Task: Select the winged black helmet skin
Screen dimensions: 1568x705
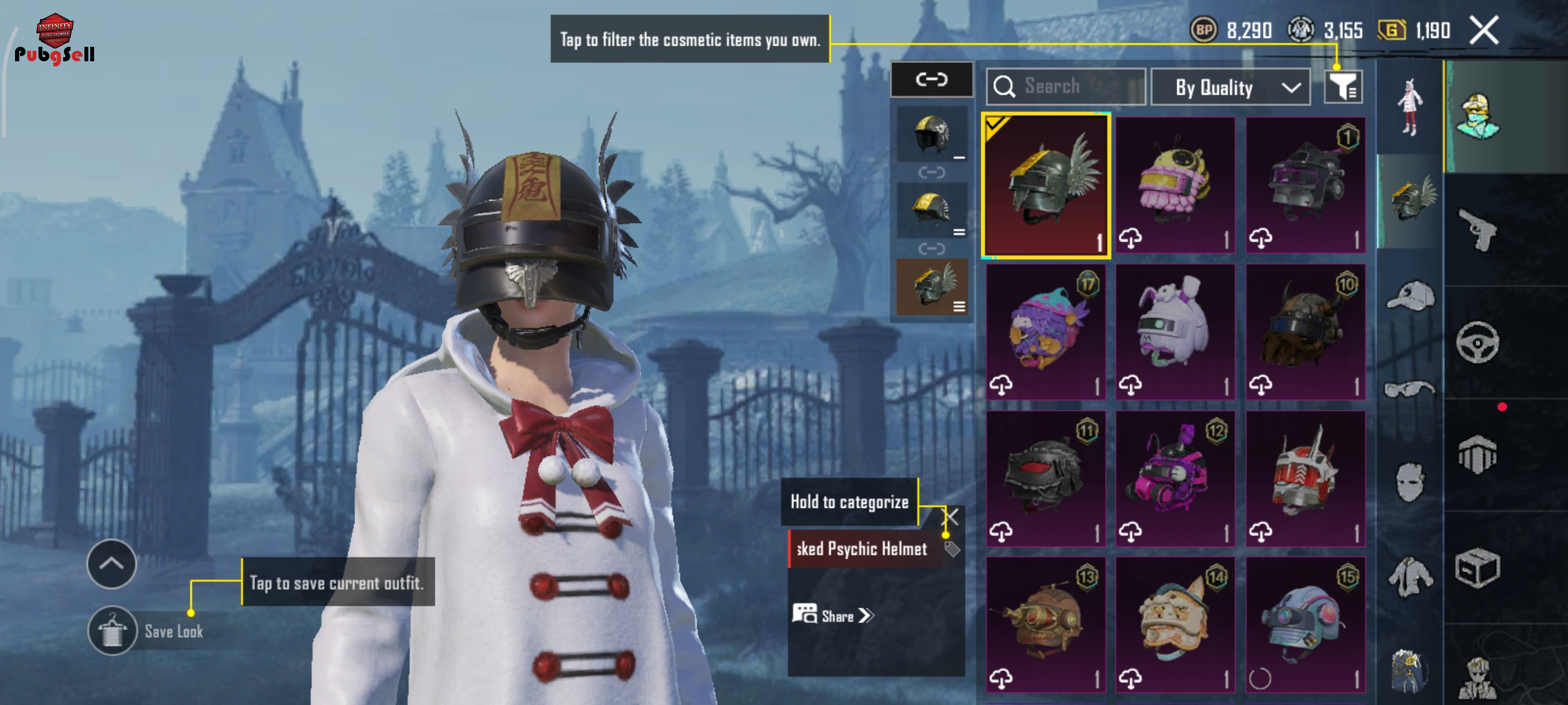Action: pyautogui.click(x=1046, y=185)
